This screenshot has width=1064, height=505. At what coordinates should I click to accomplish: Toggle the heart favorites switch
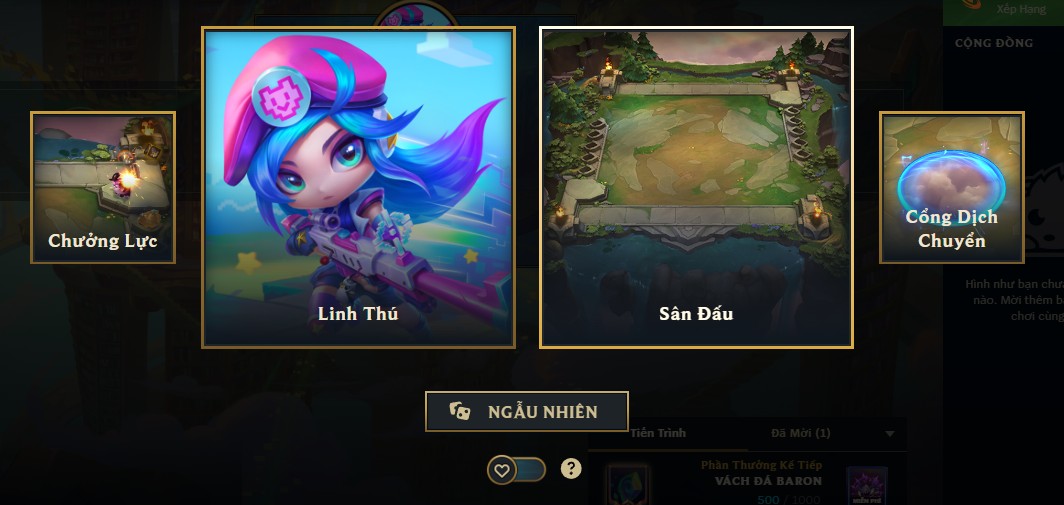point(516,469)
